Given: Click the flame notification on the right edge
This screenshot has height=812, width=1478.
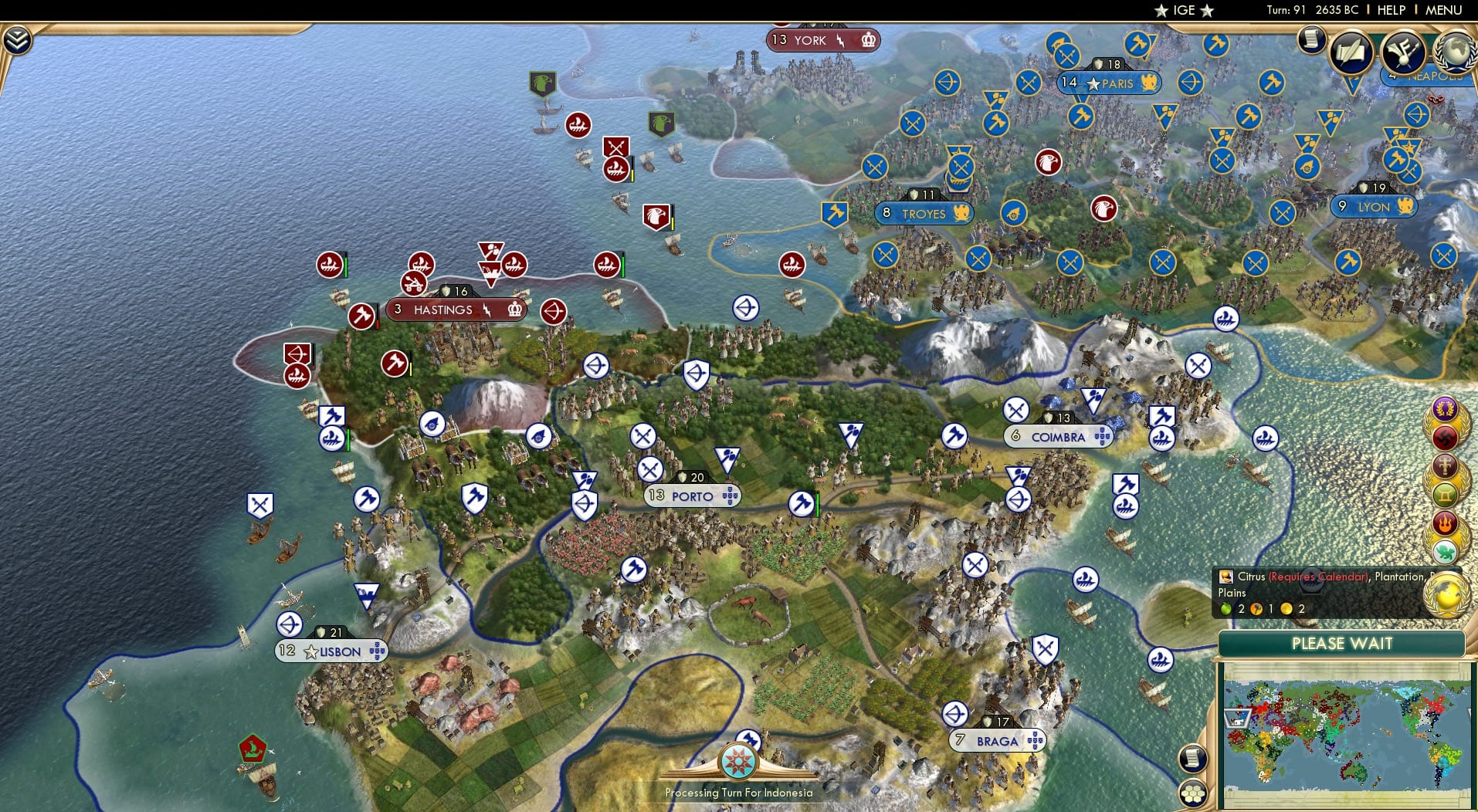Looking at the screenshot, I should pyautogui.click(x=1444, y=523).
